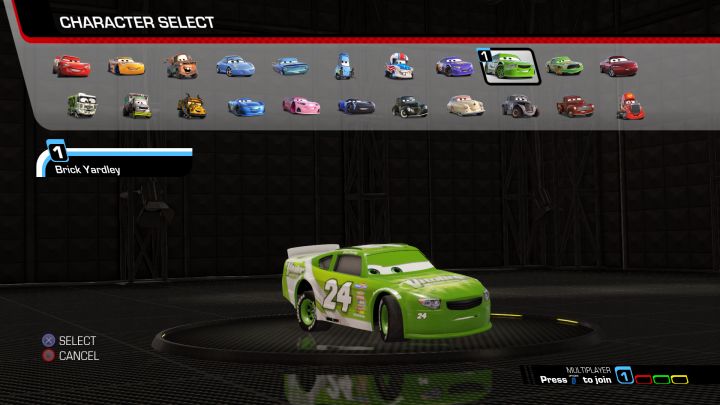Select the white car with red-blue helmet
The width and height of the screenshot is (720, 405).
tap(399, 67)
